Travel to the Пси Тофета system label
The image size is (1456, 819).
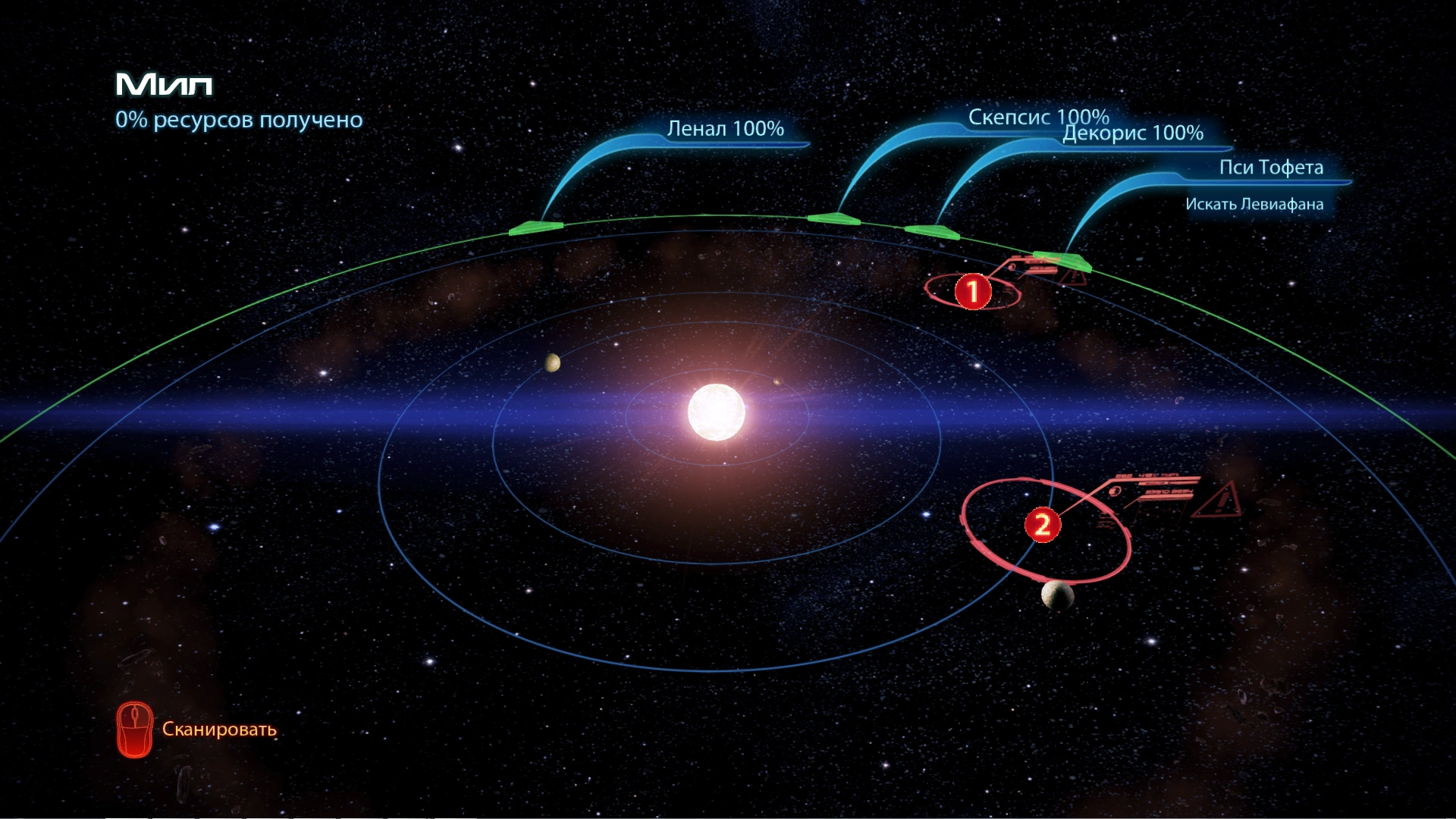pyautogui.click(x=1271, y=168)
